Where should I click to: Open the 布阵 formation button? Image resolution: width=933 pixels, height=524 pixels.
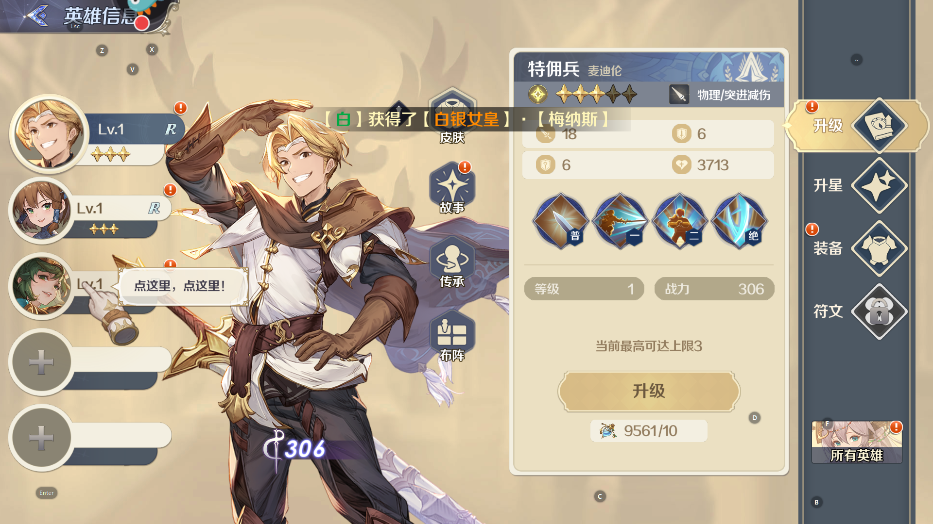point(452,336)
